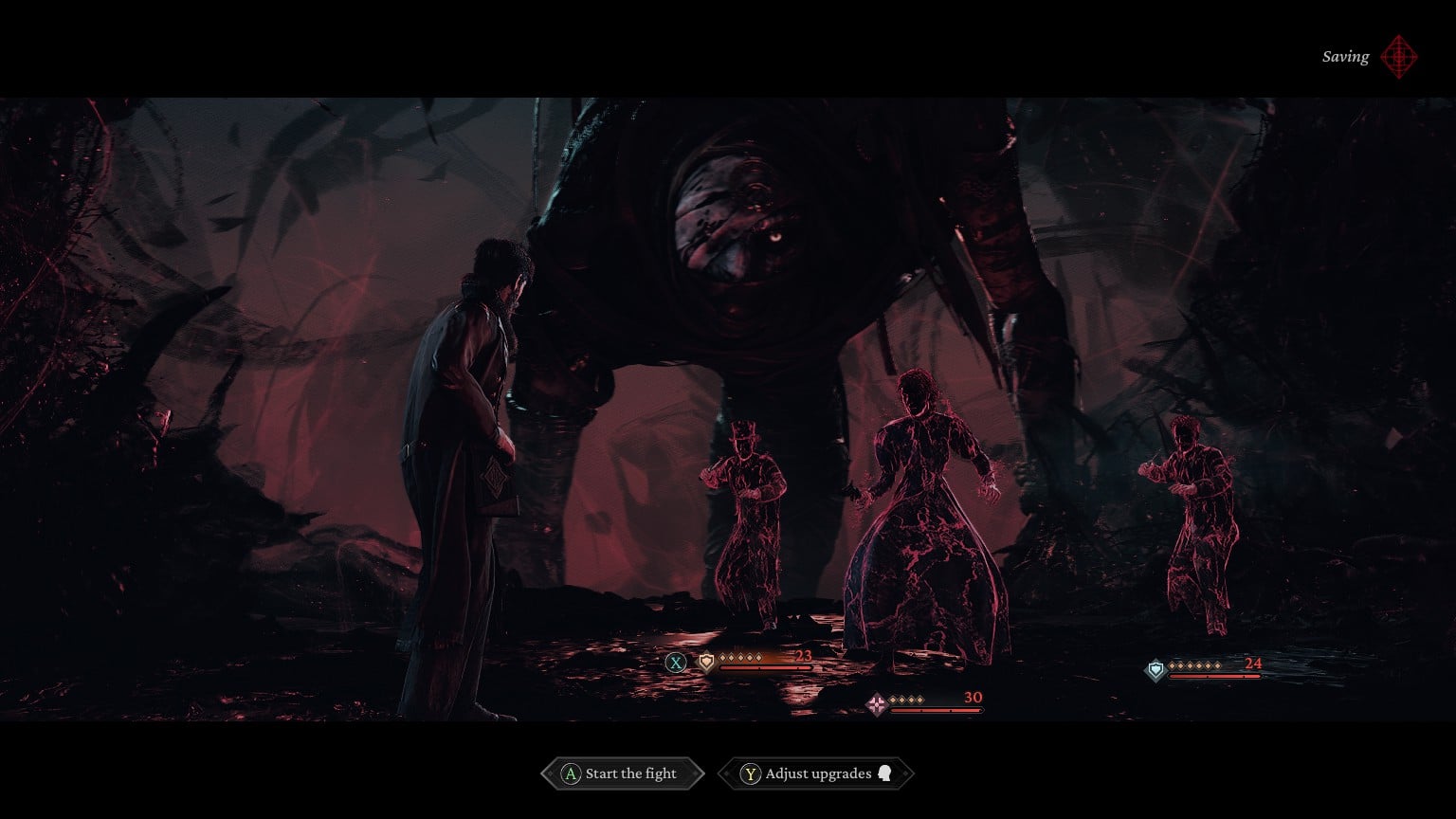Image resolution: width=1456 pixels, height=819 pixels.
Task: Select the gold shield icon beside 23
Action: pyautogui.click(x=705, y=662)
